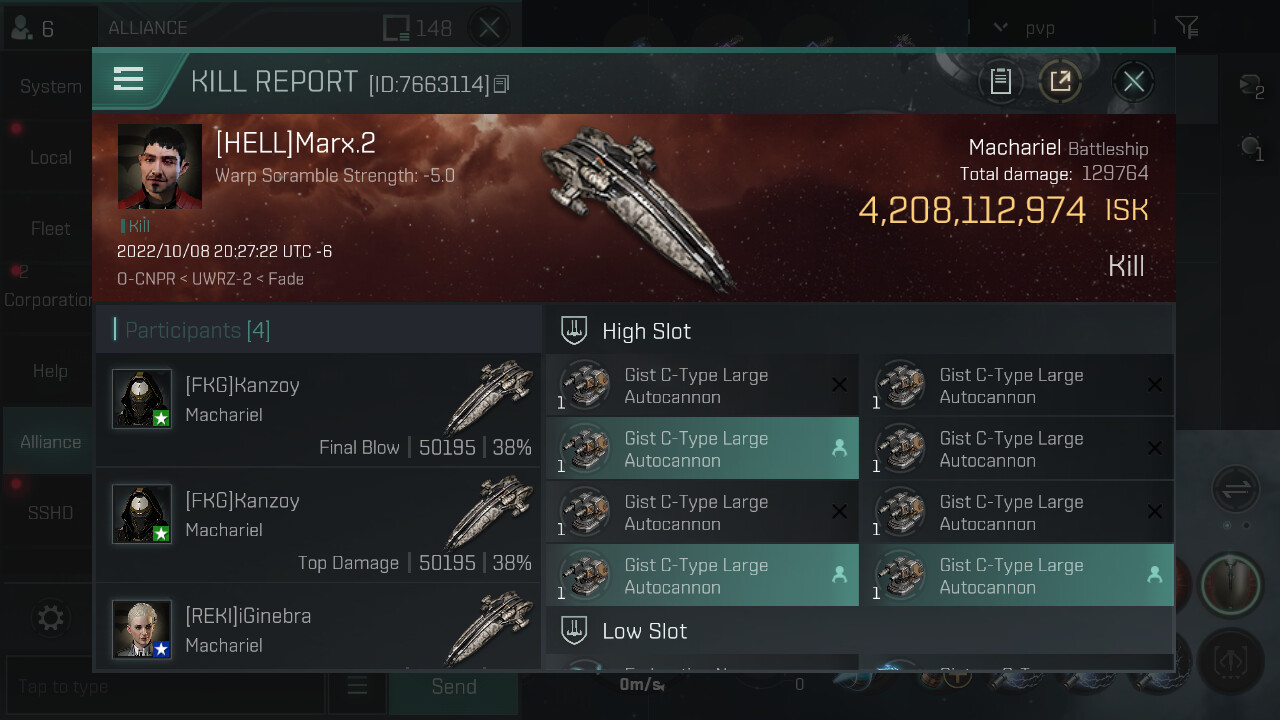View the Marx.2 victim portrait
Image resolution: width=1280 pixels, height=720 pixels.
(x=160, y=167)
